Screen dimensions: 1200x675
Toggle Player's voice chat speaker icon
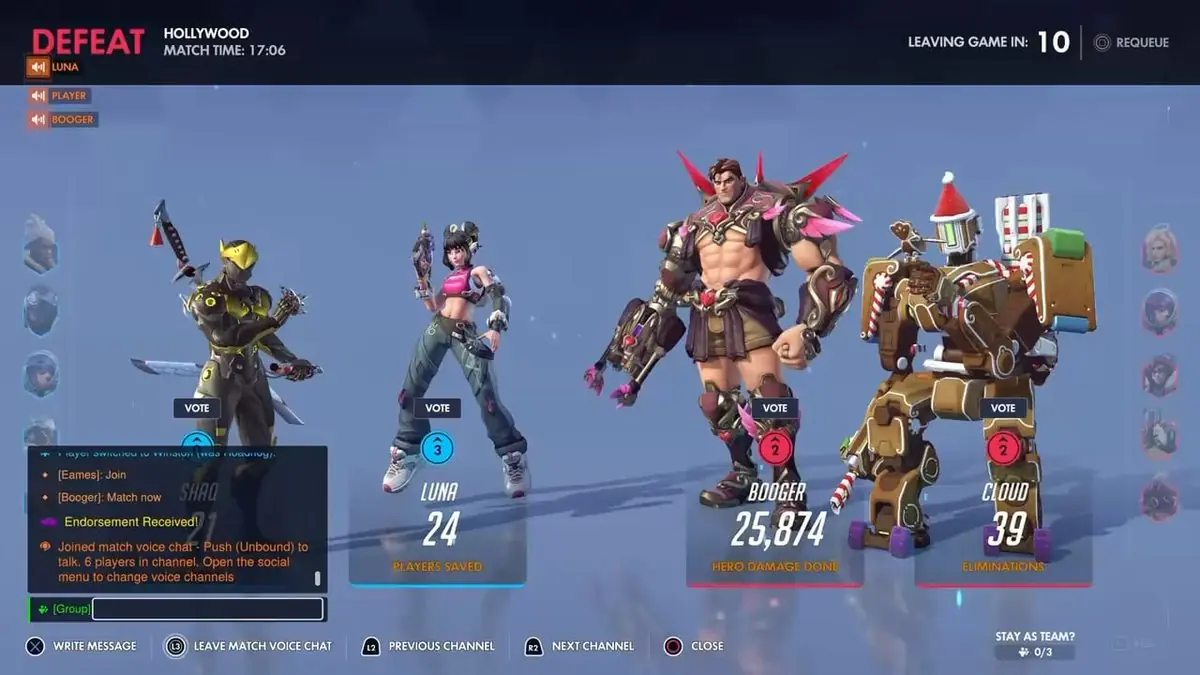[x=39, y=96]
